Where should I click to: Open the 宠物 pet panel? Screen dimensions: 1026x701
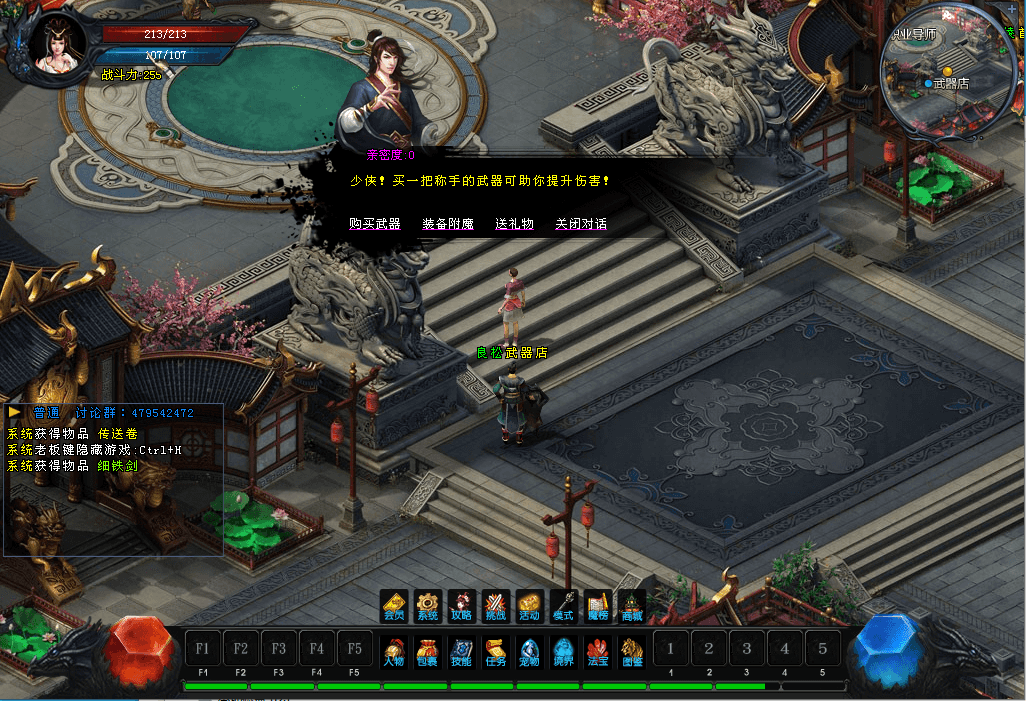(x=529, y=651)
